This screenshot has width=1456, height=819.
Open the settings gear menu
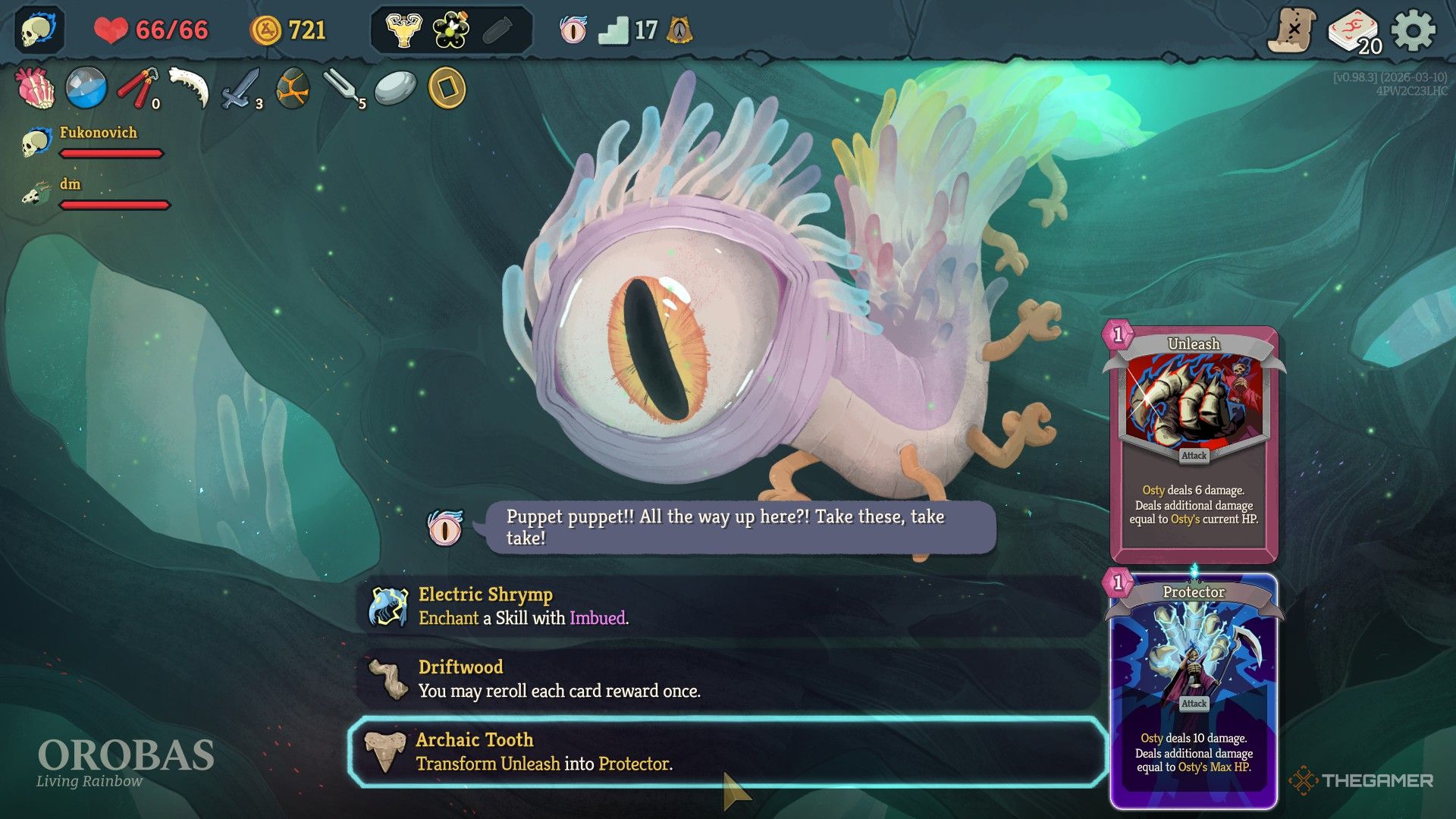coord(1413,31)
